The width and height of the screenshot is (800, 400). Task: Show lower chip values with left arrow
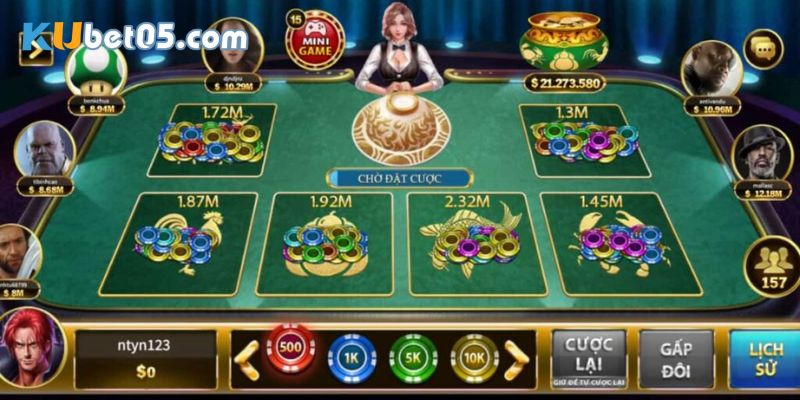[x=246, y=359]
